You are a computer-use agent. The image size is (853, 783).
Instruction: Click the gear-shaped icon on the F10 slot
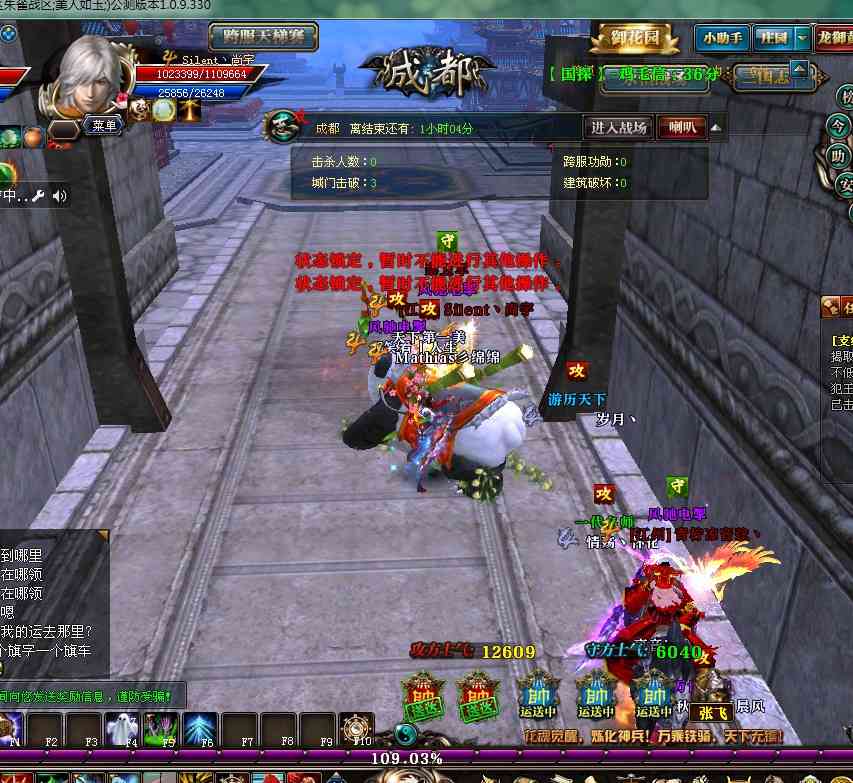357,727
